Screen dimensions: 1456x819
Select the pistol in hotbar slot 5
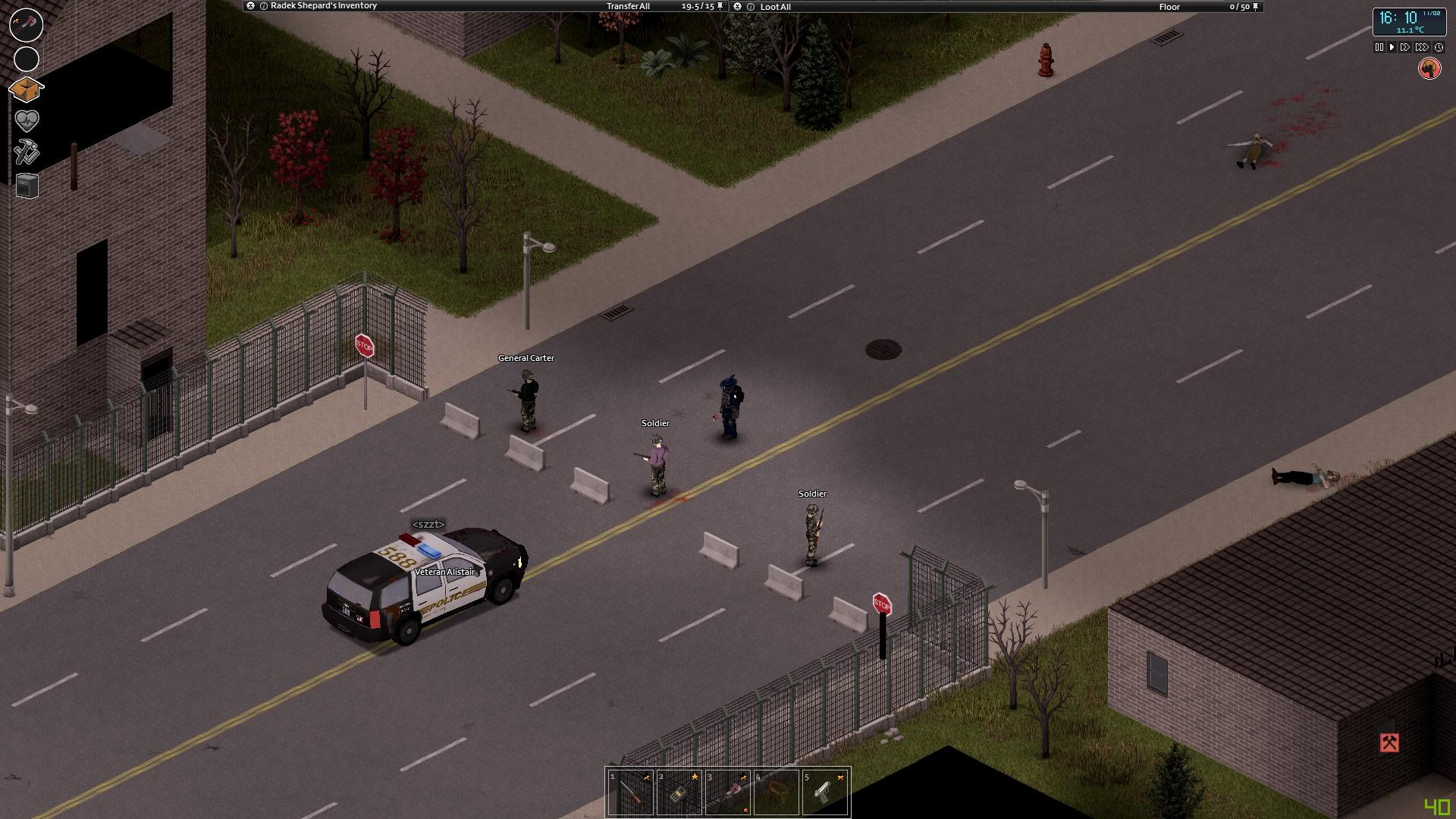point(824,792)
